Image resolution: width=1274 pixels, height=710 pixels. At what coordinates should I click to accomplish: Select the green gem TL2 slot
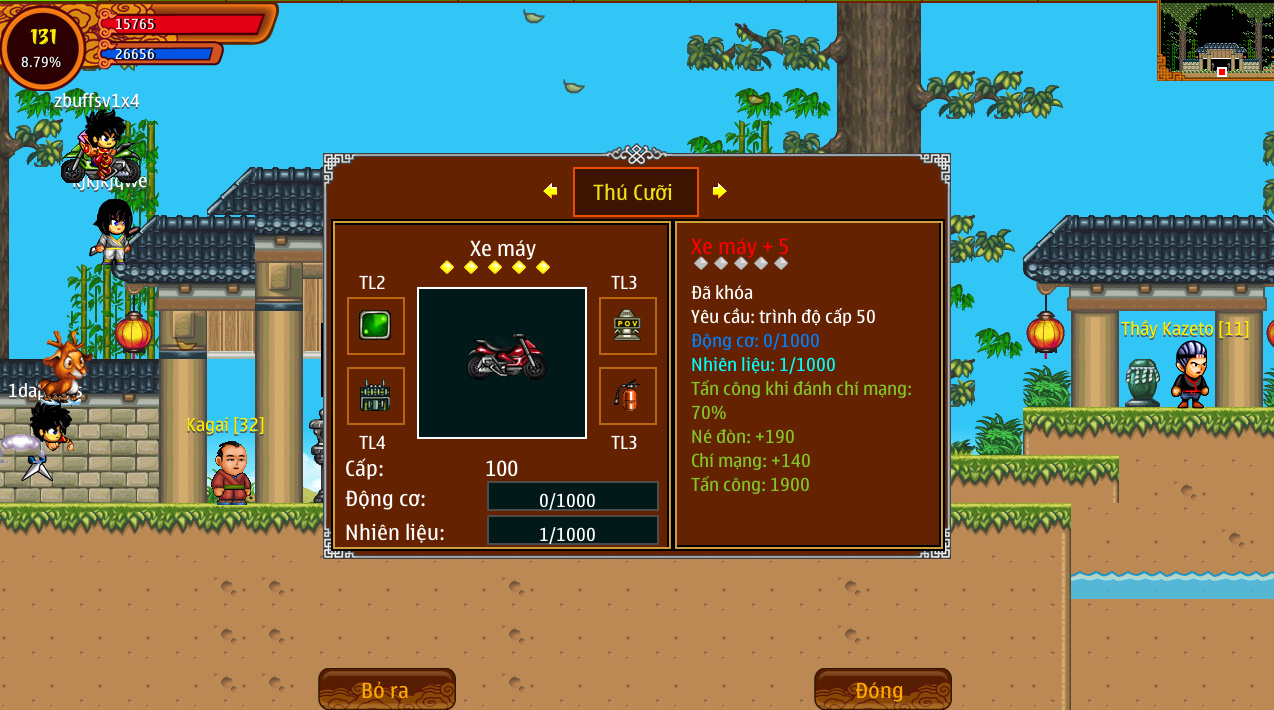pos(375,326)
